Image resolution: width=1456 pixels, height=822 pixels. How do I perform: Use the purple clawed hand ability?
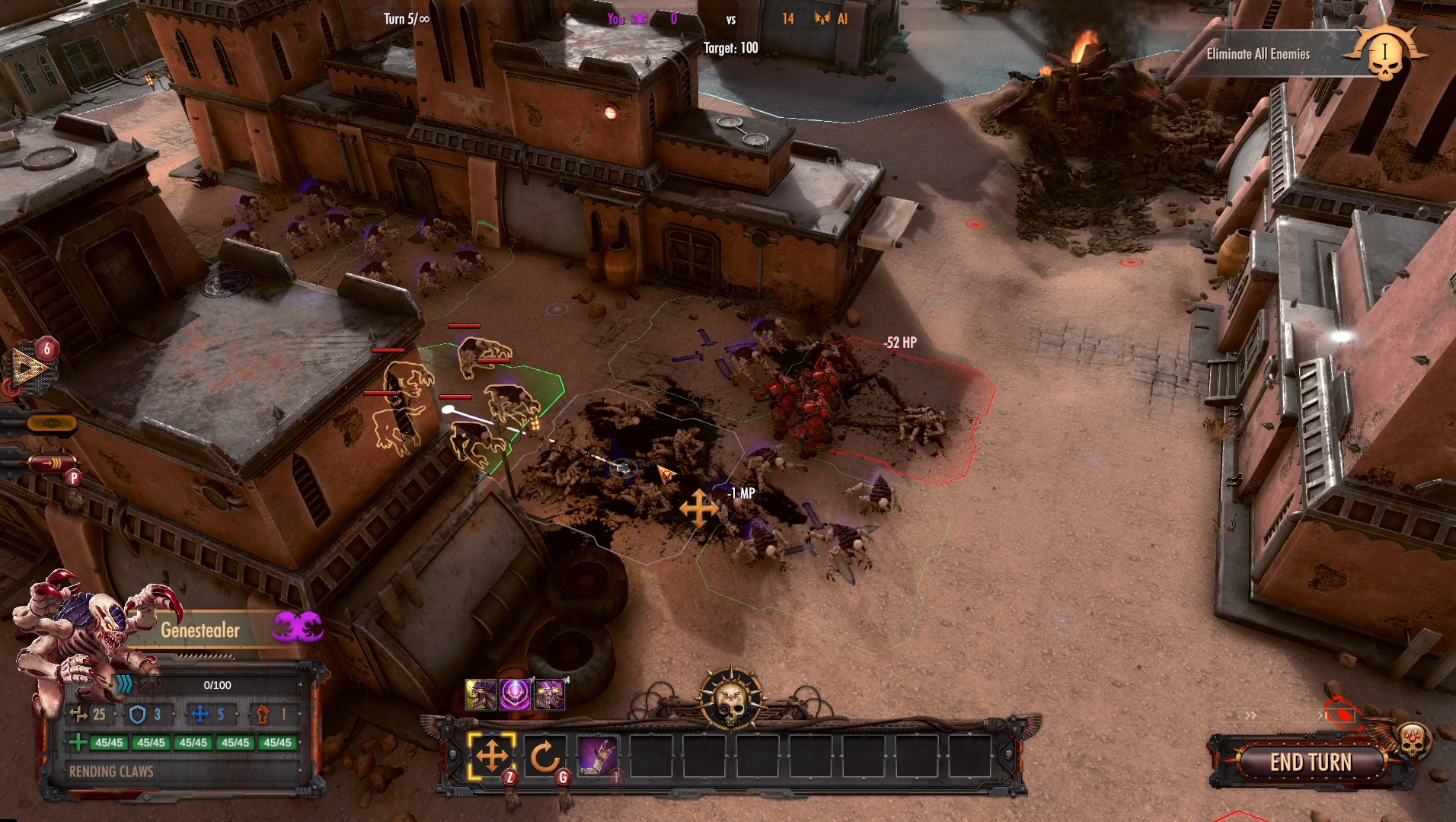[x=598, y=757]
